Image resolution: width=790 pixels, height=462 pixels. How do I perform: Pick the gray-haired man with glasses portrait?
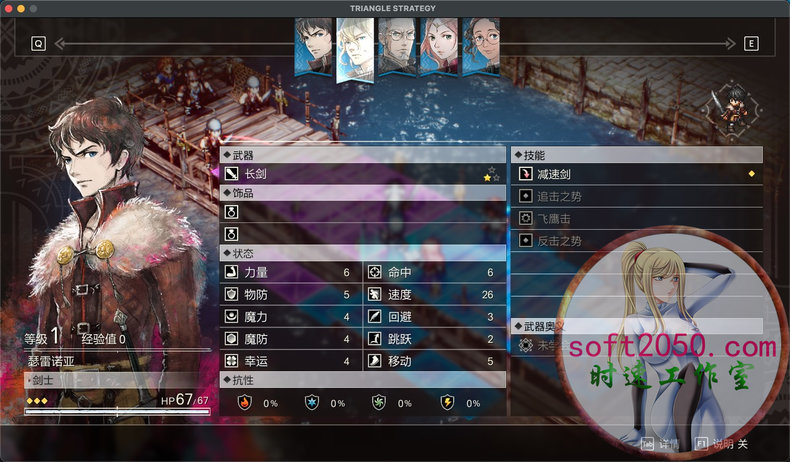pyautogui.click(x=397, y=47)
